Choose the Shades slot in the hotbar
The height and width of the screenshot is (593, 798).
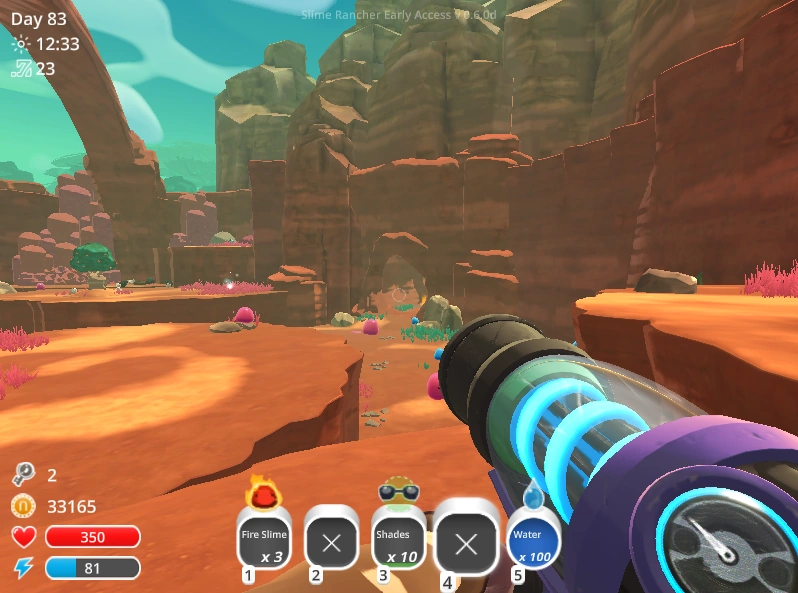click(x=398, y=543)
